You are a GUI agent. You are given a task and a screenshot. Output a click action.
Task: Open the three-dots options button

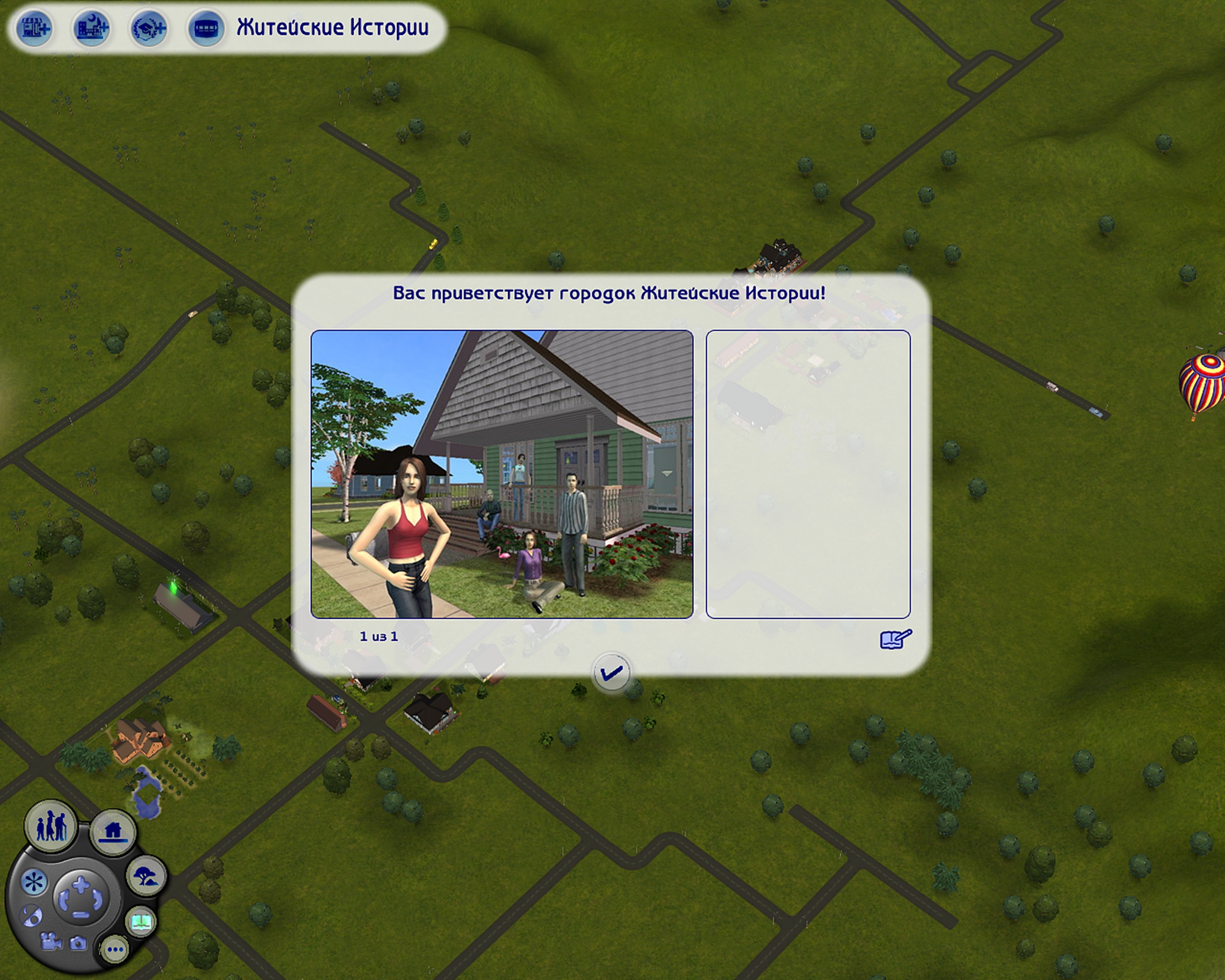pyautogui.click(x=115, y=949)
